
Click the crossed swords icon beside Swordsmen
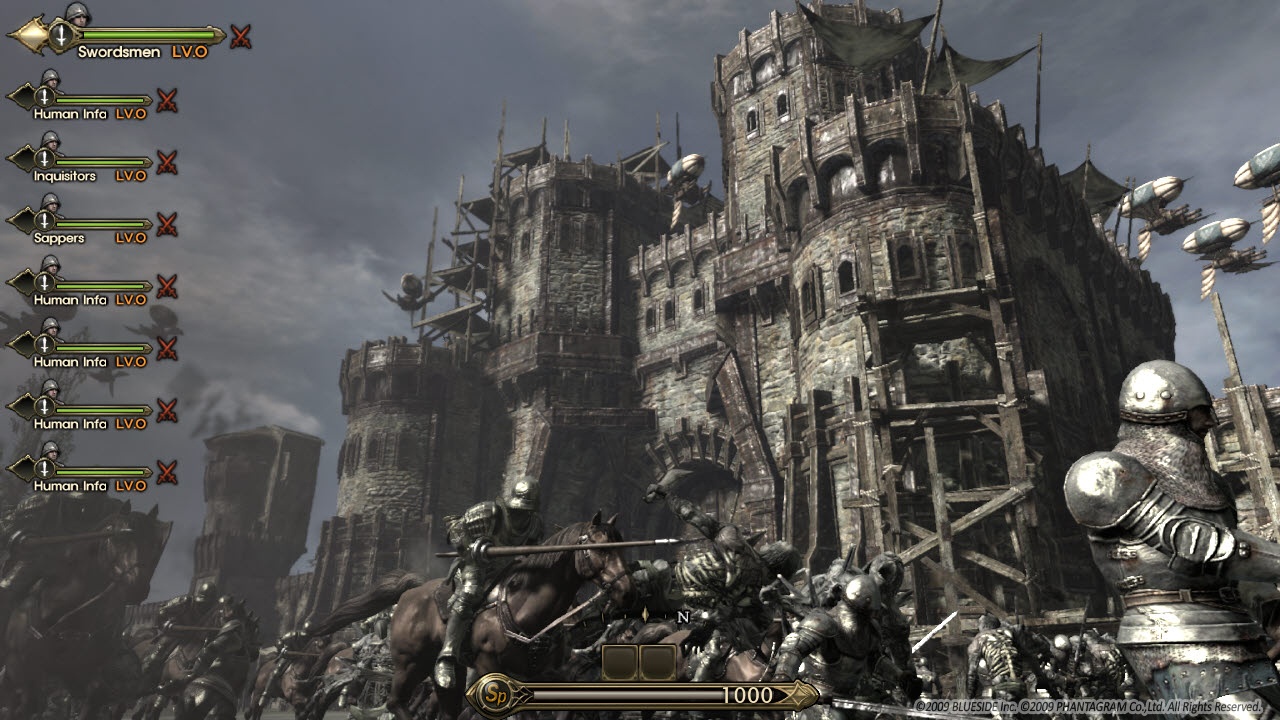tap(240, 38)
